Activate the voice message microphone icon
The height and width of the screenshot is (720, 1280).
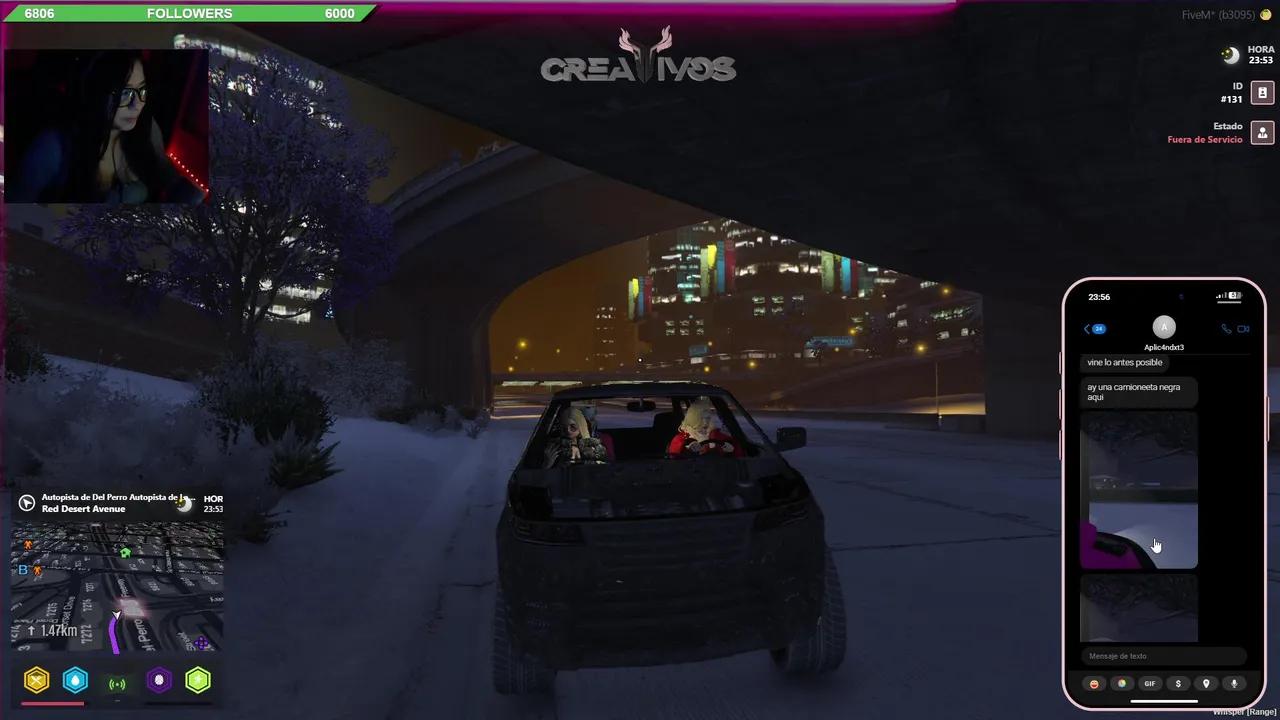pyautogui.click(x=1234, y=684)
